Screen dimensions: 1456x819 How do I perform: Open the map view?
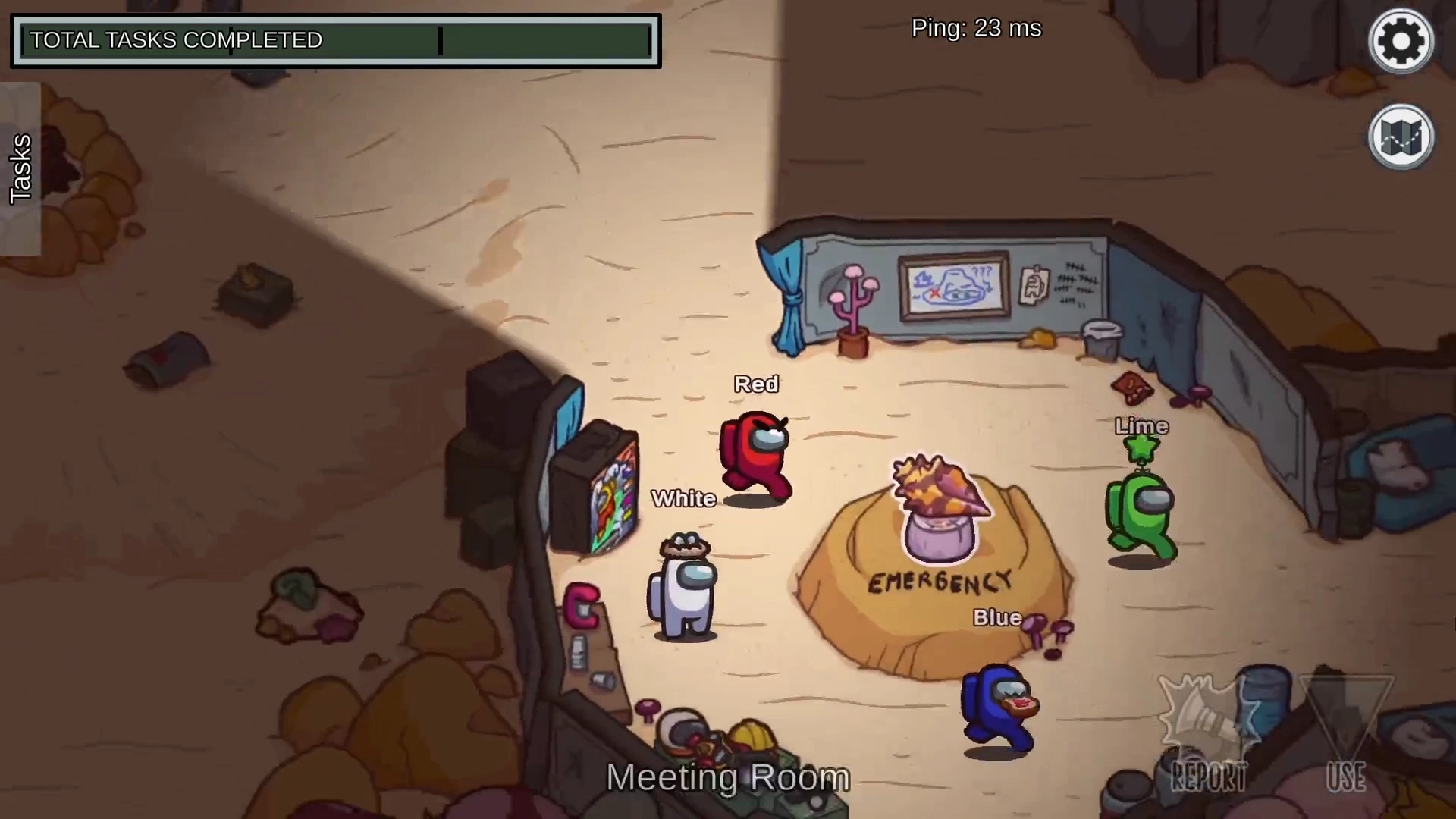point(1400,136)
